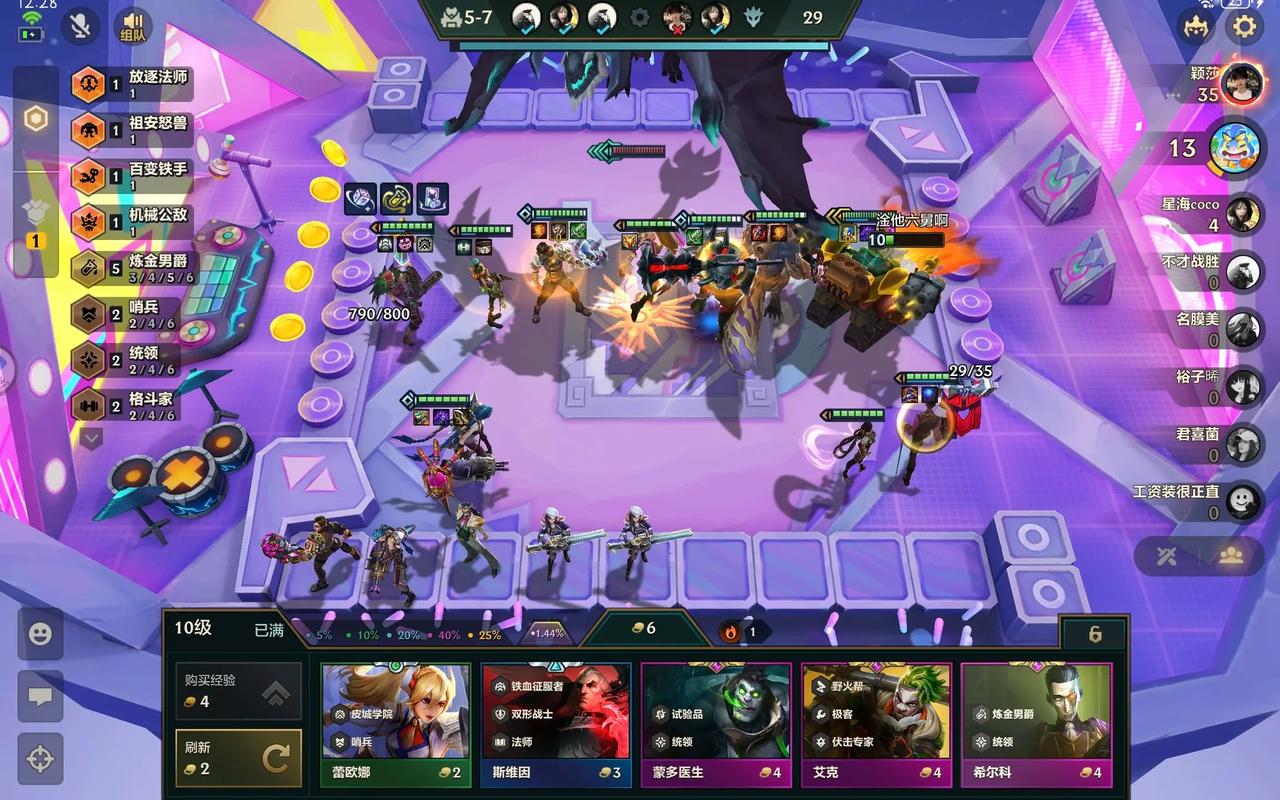Click the crosshair recenter button
Image resolution: width=1280 pixels, height=800 pixels.
(40, 758)
